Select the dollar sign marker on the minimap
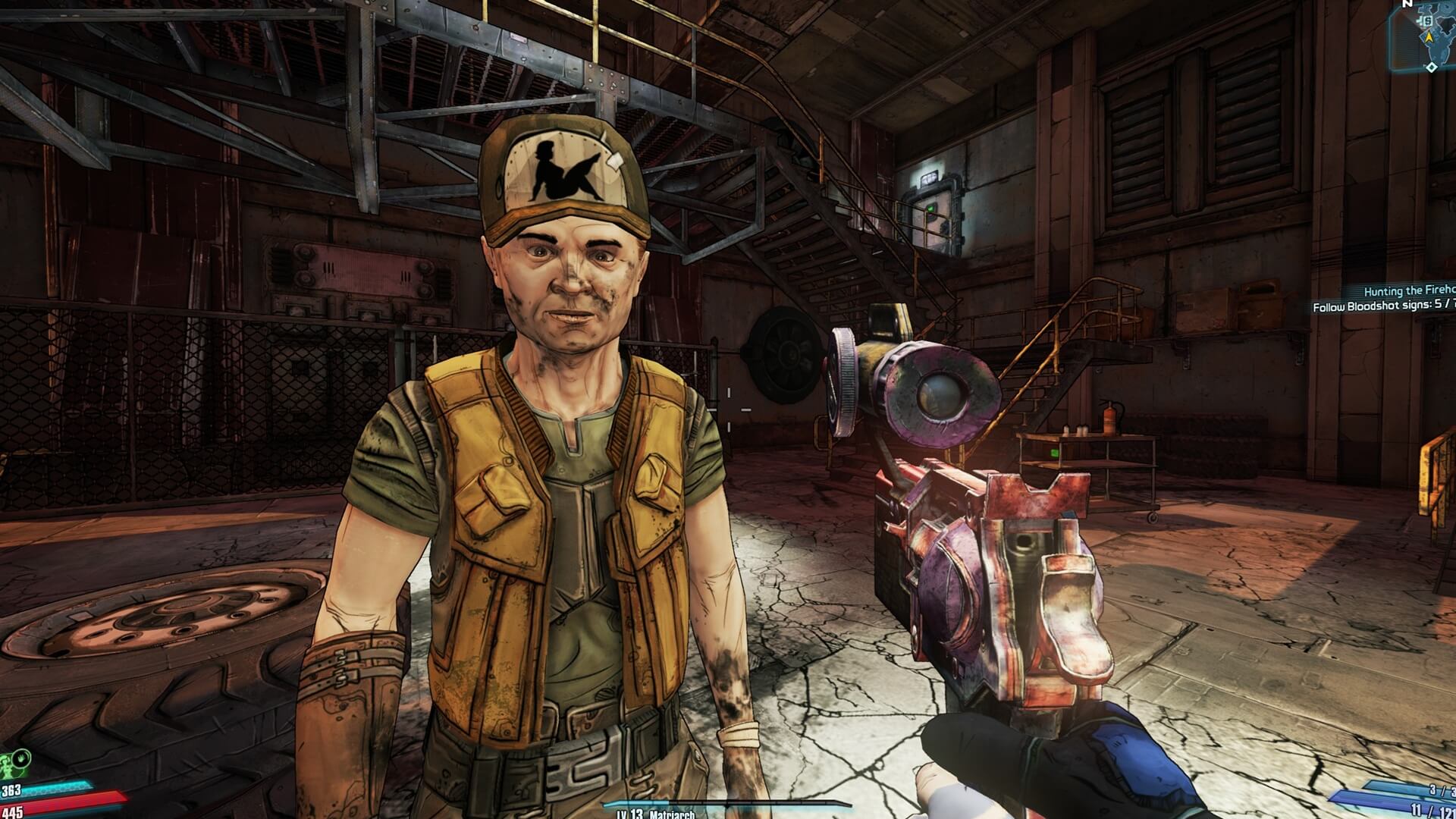The height and width of the screenshot is (819, 1456). click(x=1427, y=20)
